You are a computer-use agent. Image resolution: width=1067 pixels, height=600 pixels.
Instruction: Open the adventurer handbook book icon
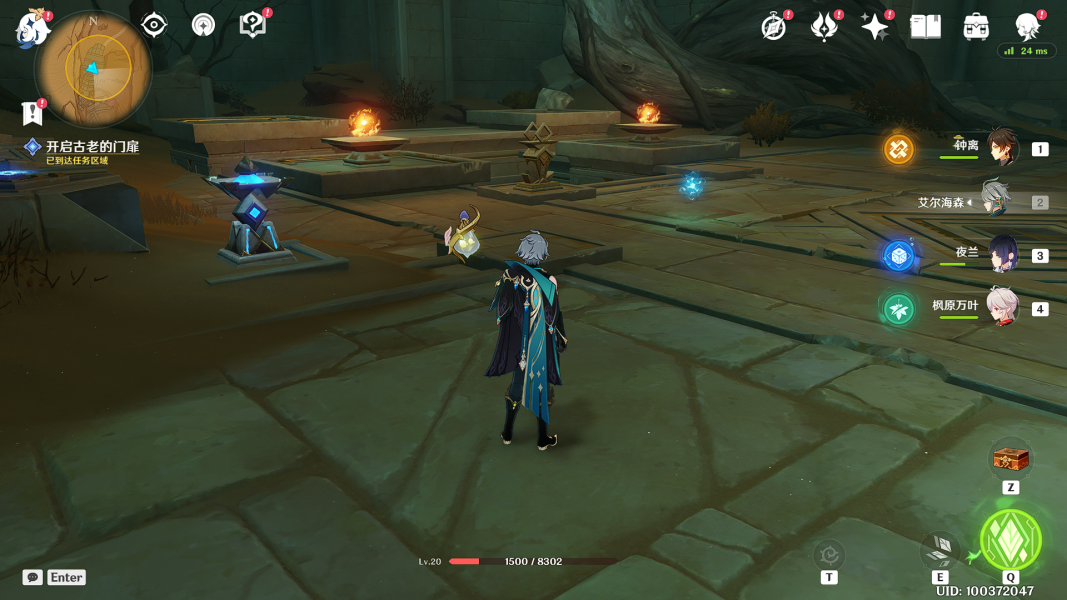point(925,27)
